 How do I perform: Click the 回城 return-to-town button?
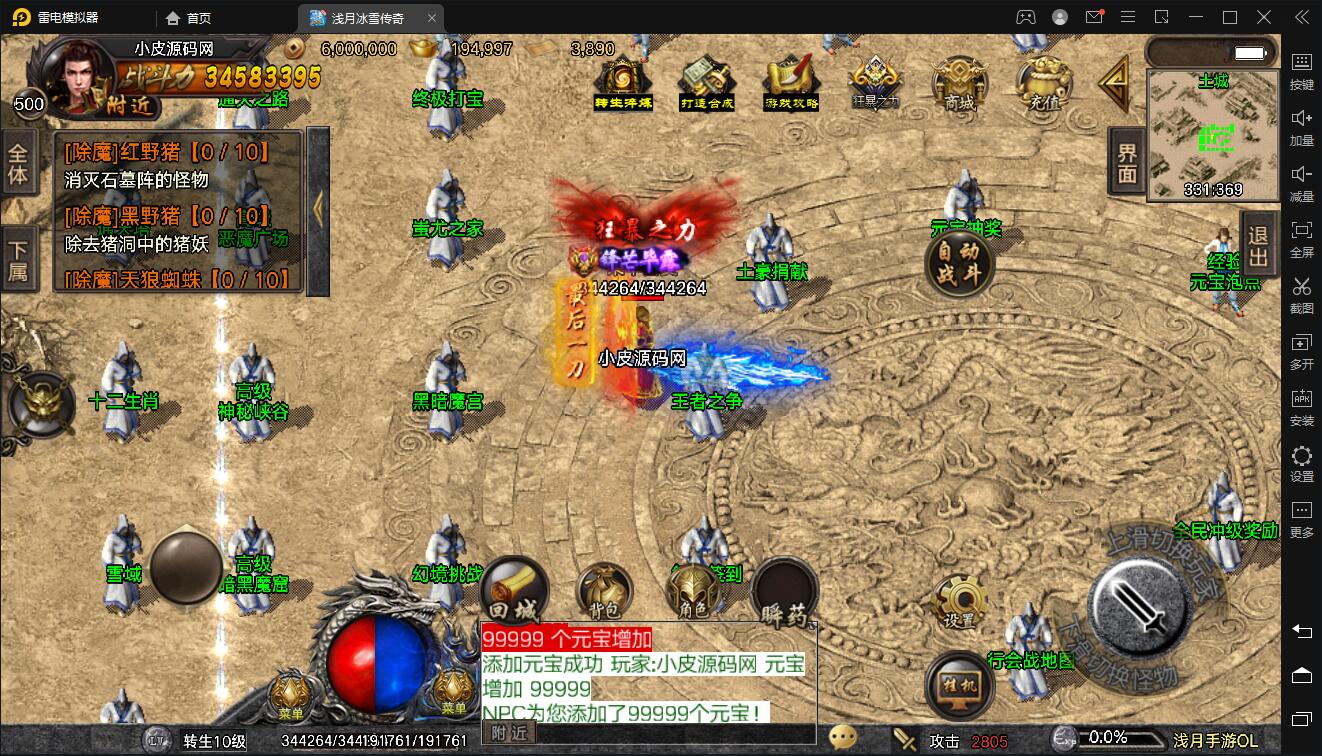pos(515,590)
